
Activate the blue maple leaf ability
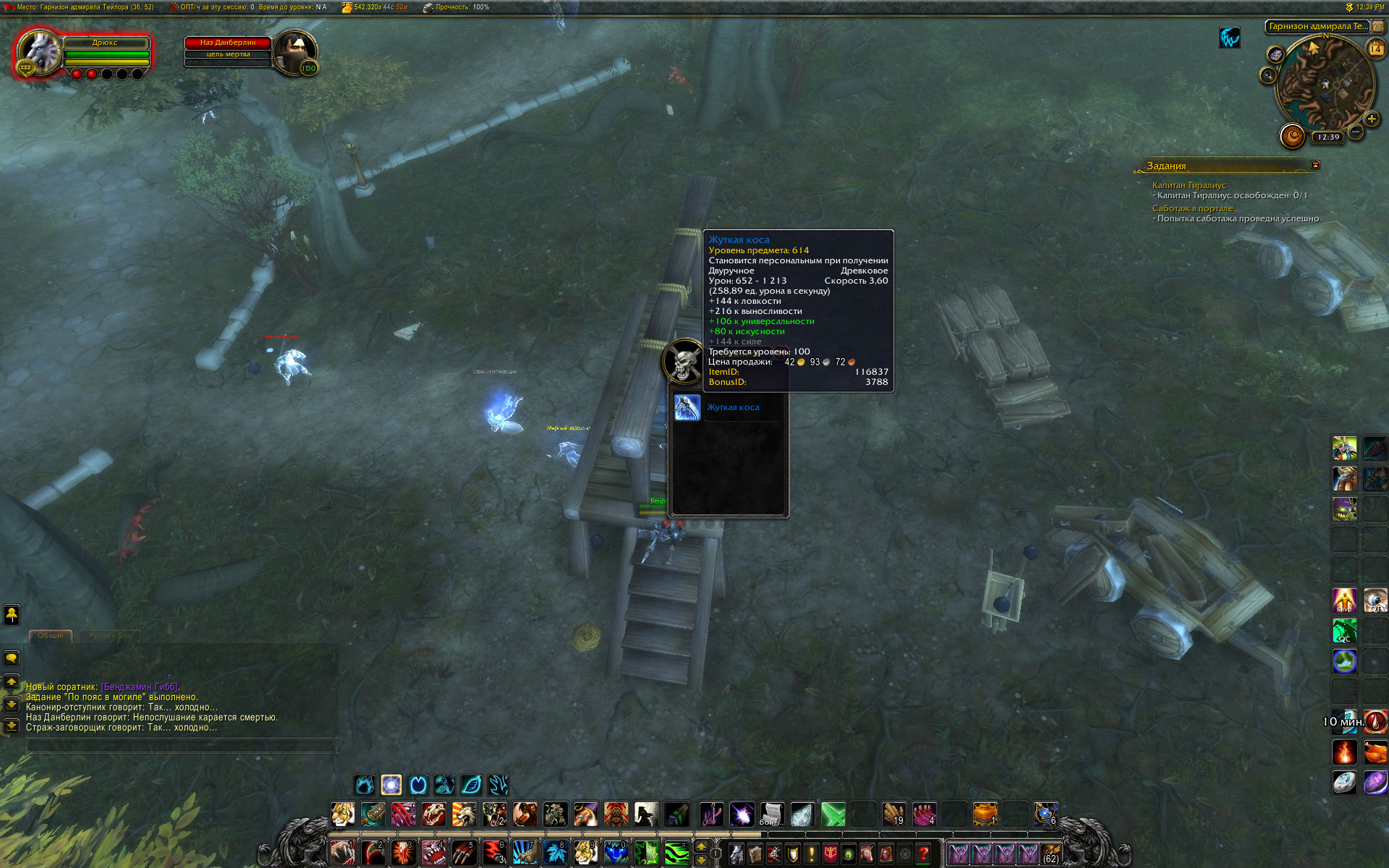[555, 853]
